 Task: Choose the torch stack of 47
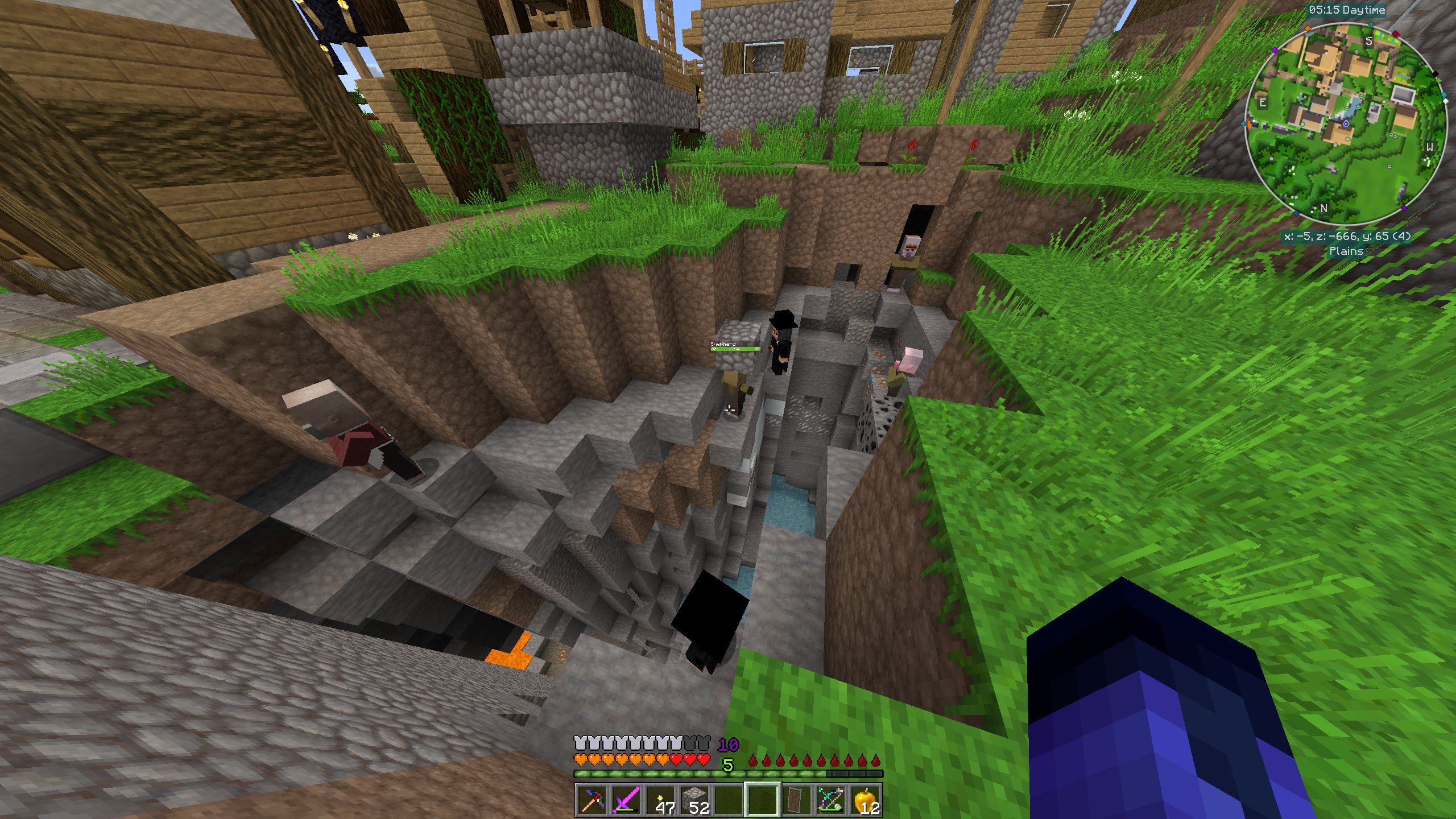coord(660,800)
